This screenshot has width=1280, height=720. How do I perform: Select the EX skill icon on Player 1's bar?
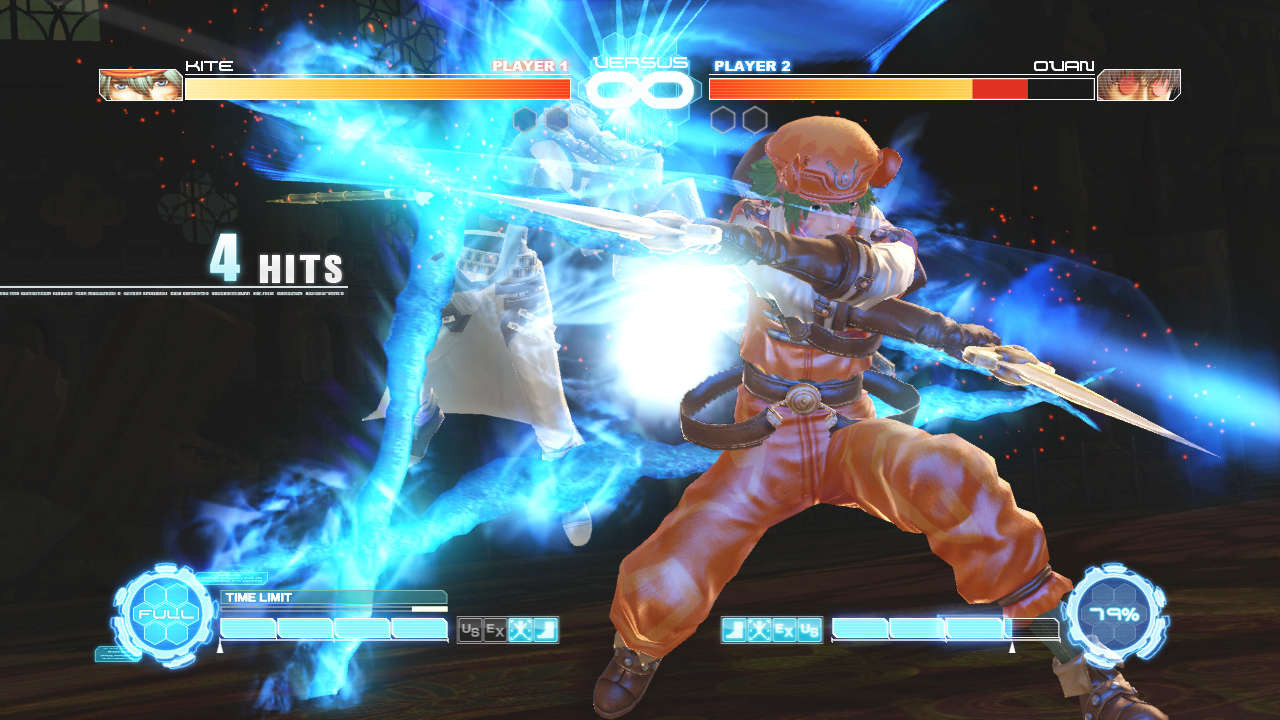pyautogui.click(x=494, y=629)
